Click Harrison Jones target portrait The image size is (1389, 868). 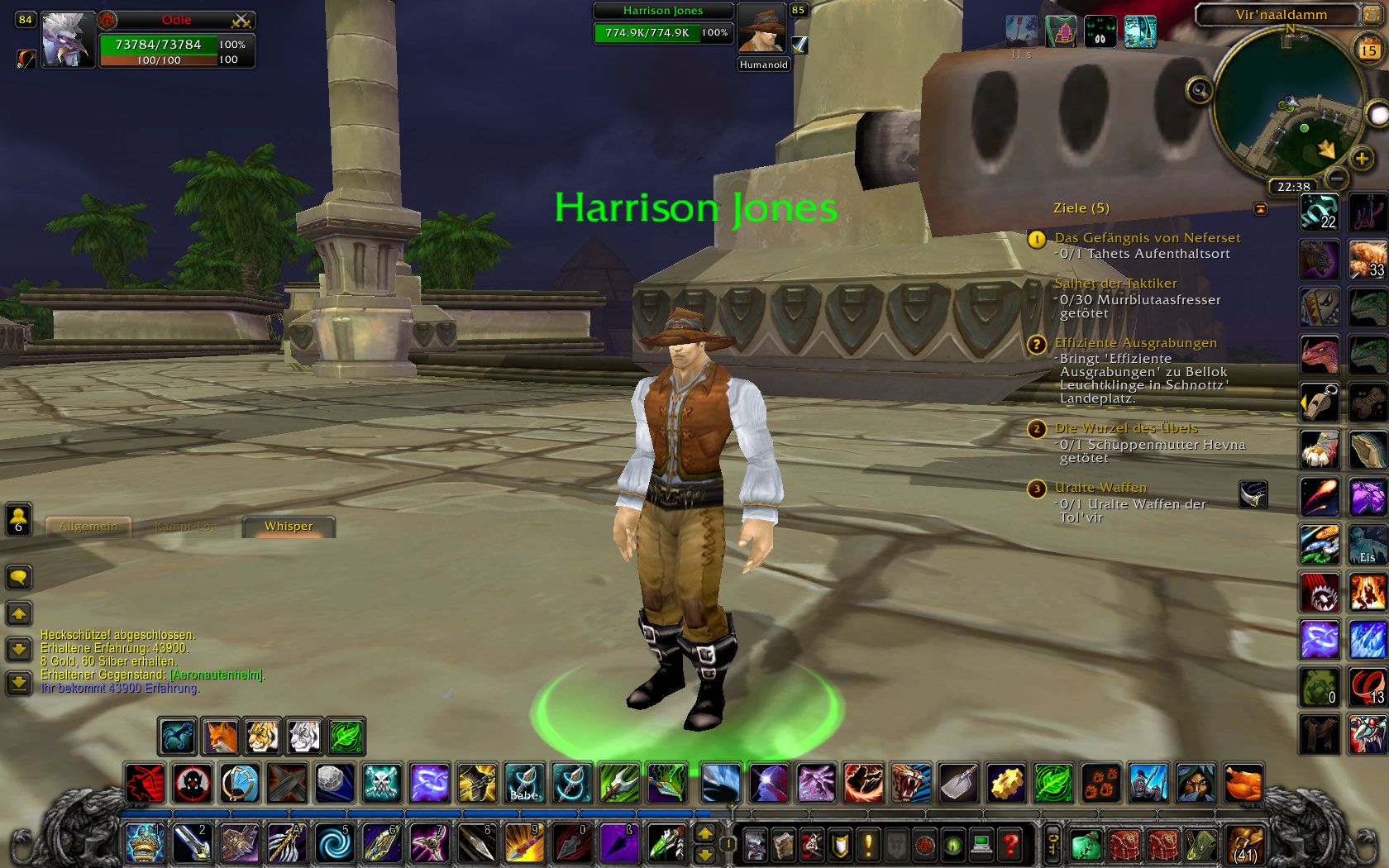[761, 30]
